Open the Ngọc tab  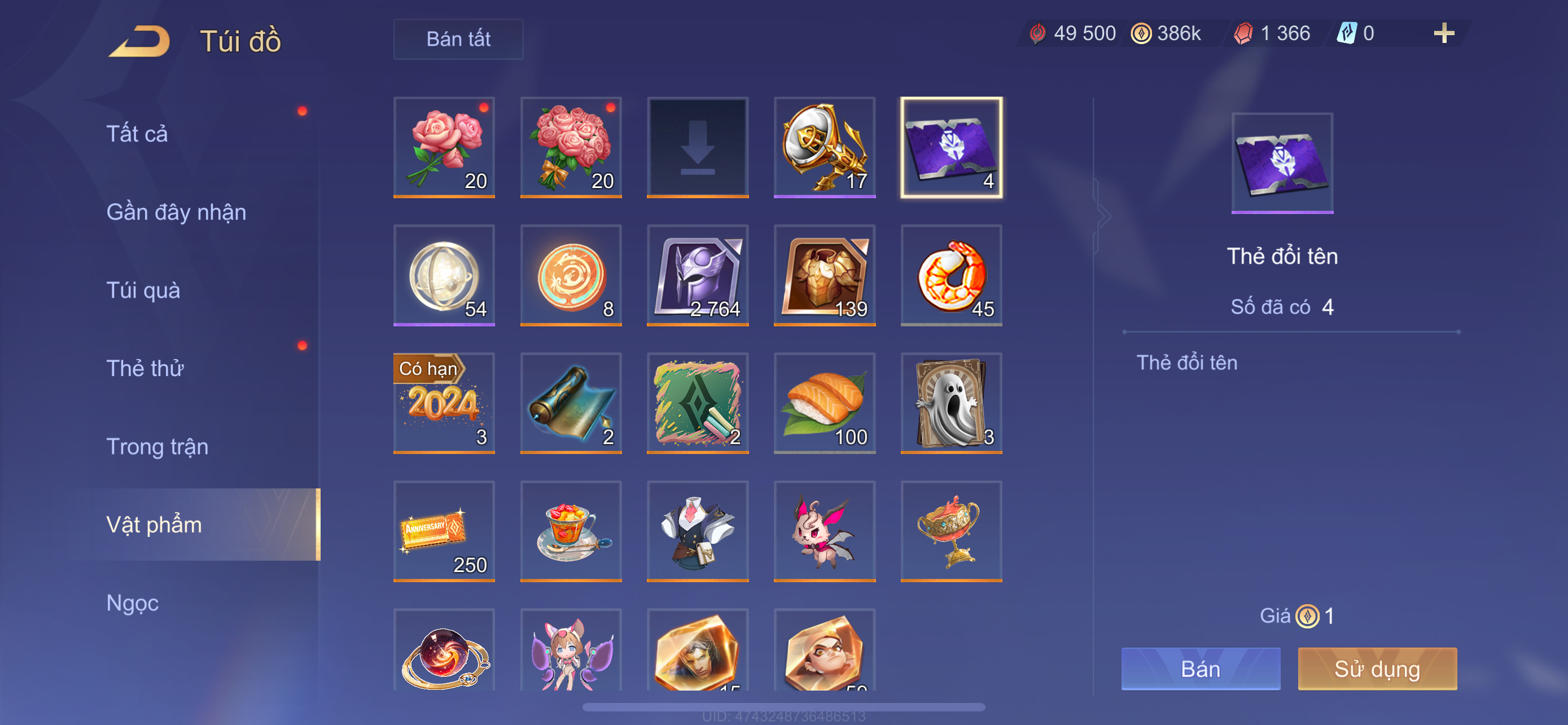tap(132, 602)
